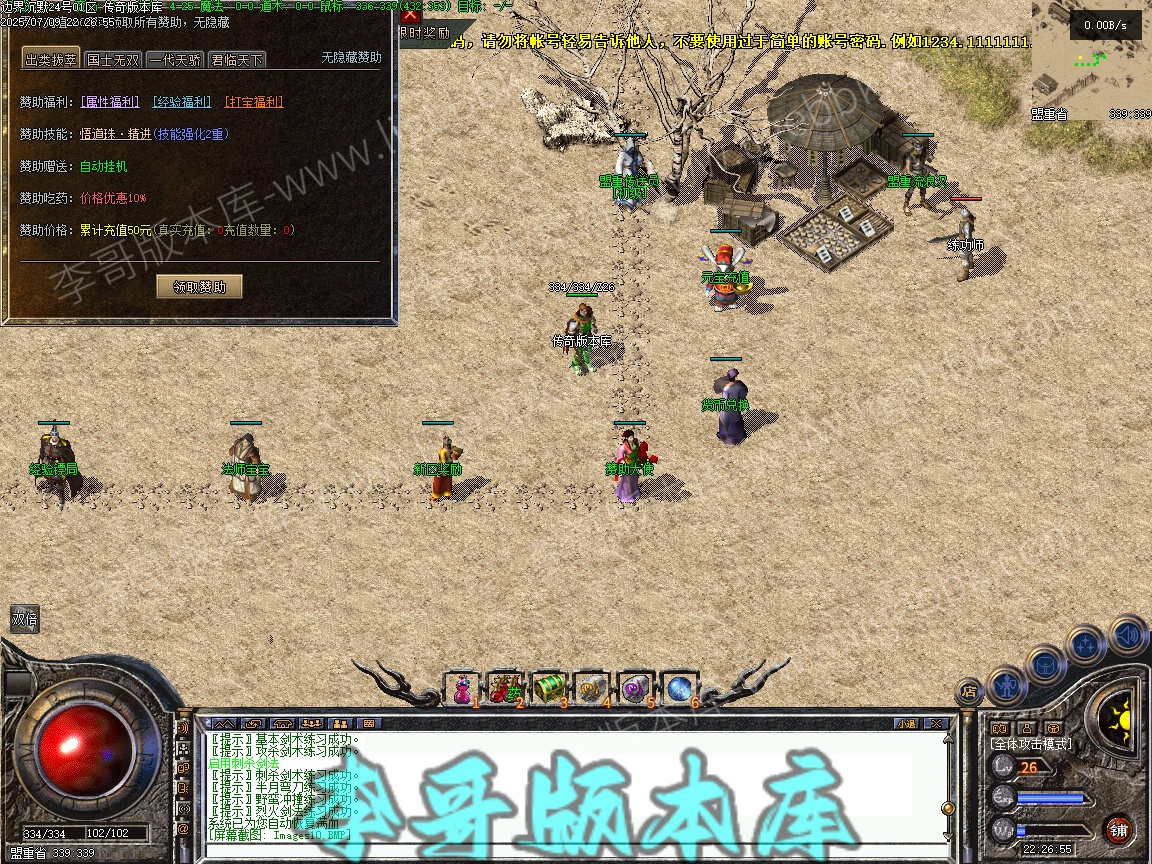Switch to the 国士无双 sponsor tab

(x=113, y=60)
